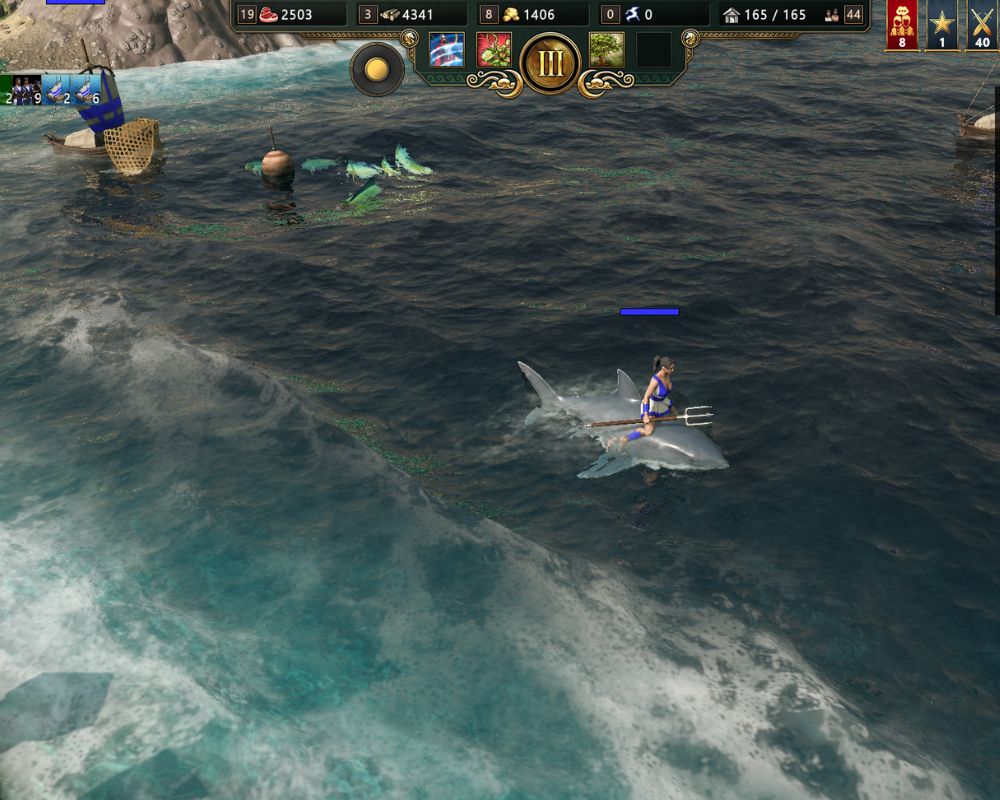Open the red idle villagers banner
Viewport: 1000px width, 800px height.
click(x=902, y=25)
